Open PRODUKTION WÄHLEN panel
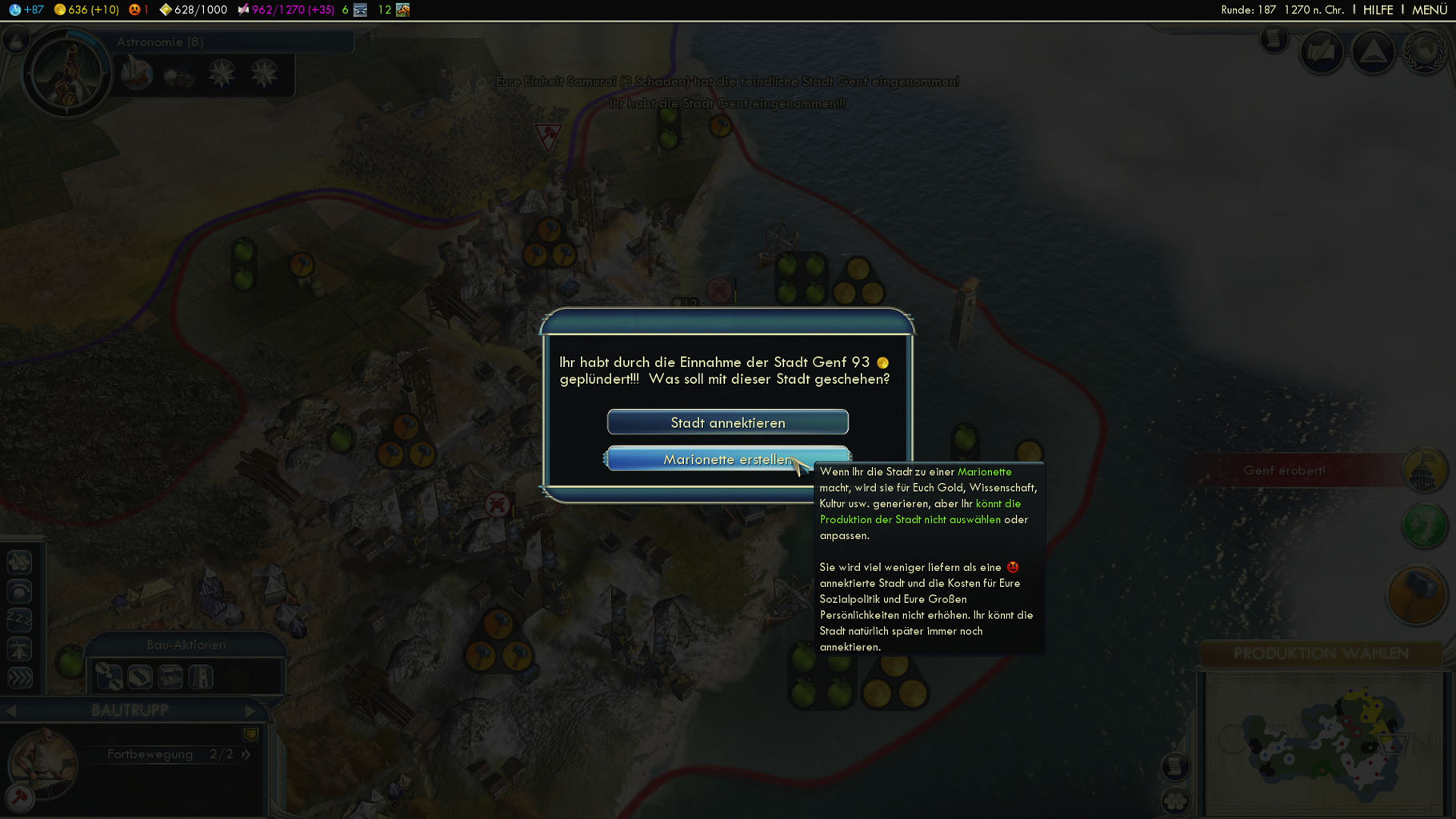Viewport: 1456px width, 819px height. (1321, 653)
